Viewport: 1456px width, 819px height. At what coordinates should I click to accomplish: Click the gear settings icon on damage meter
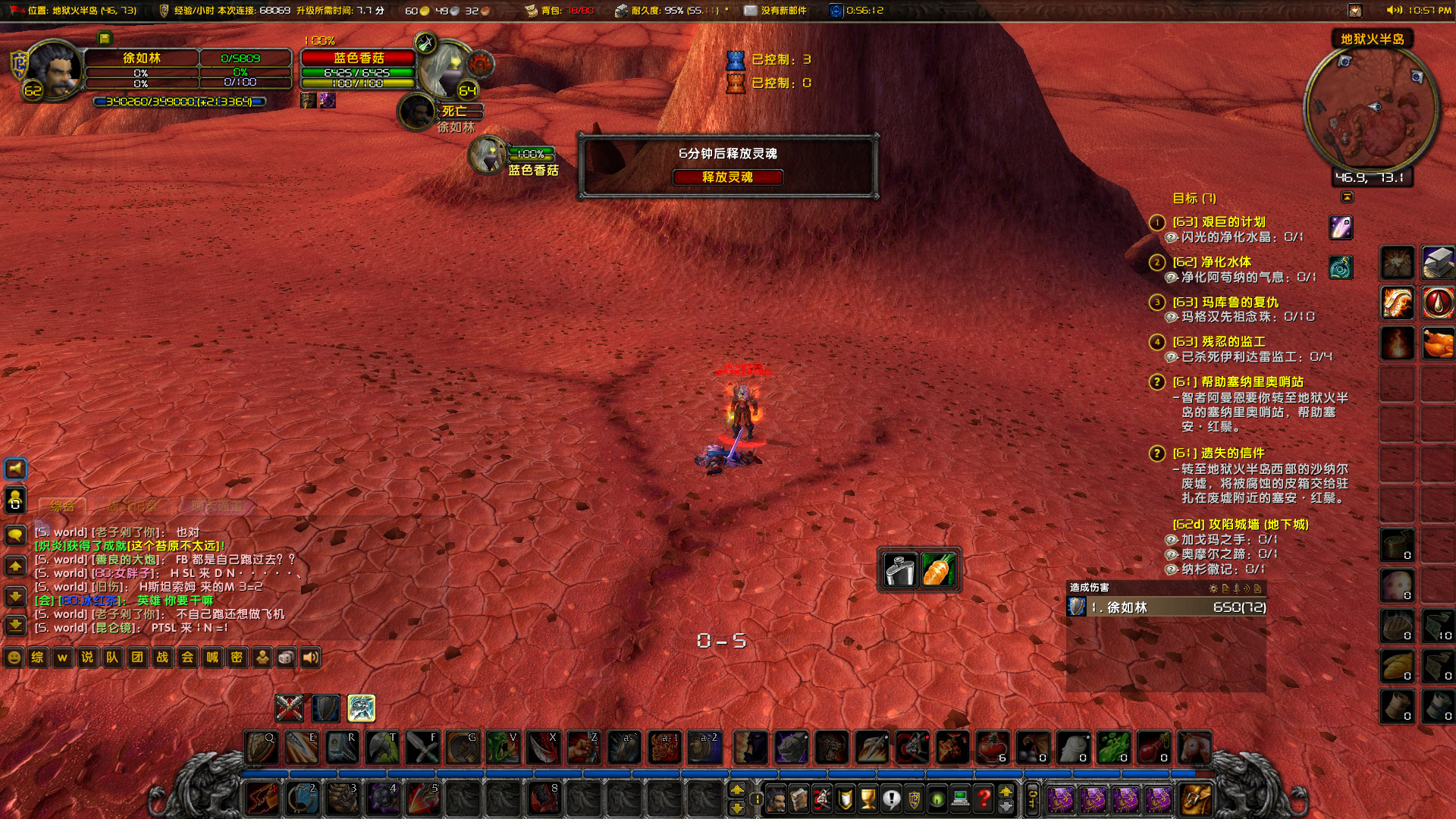pos(1213,589)
